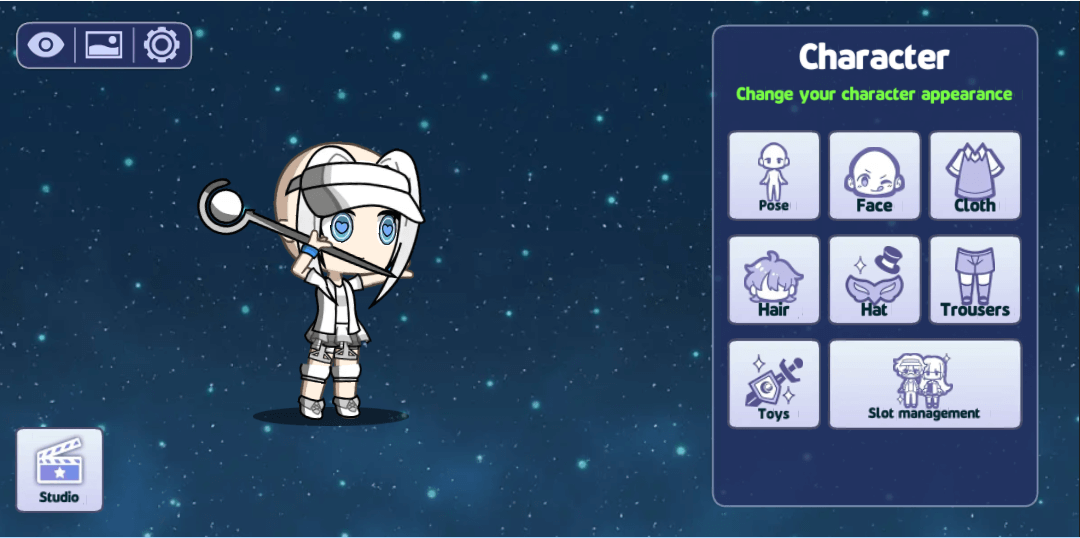Open the gear settings icon
This screenshot has height=538, width=1080.
(x=161, y=45)
